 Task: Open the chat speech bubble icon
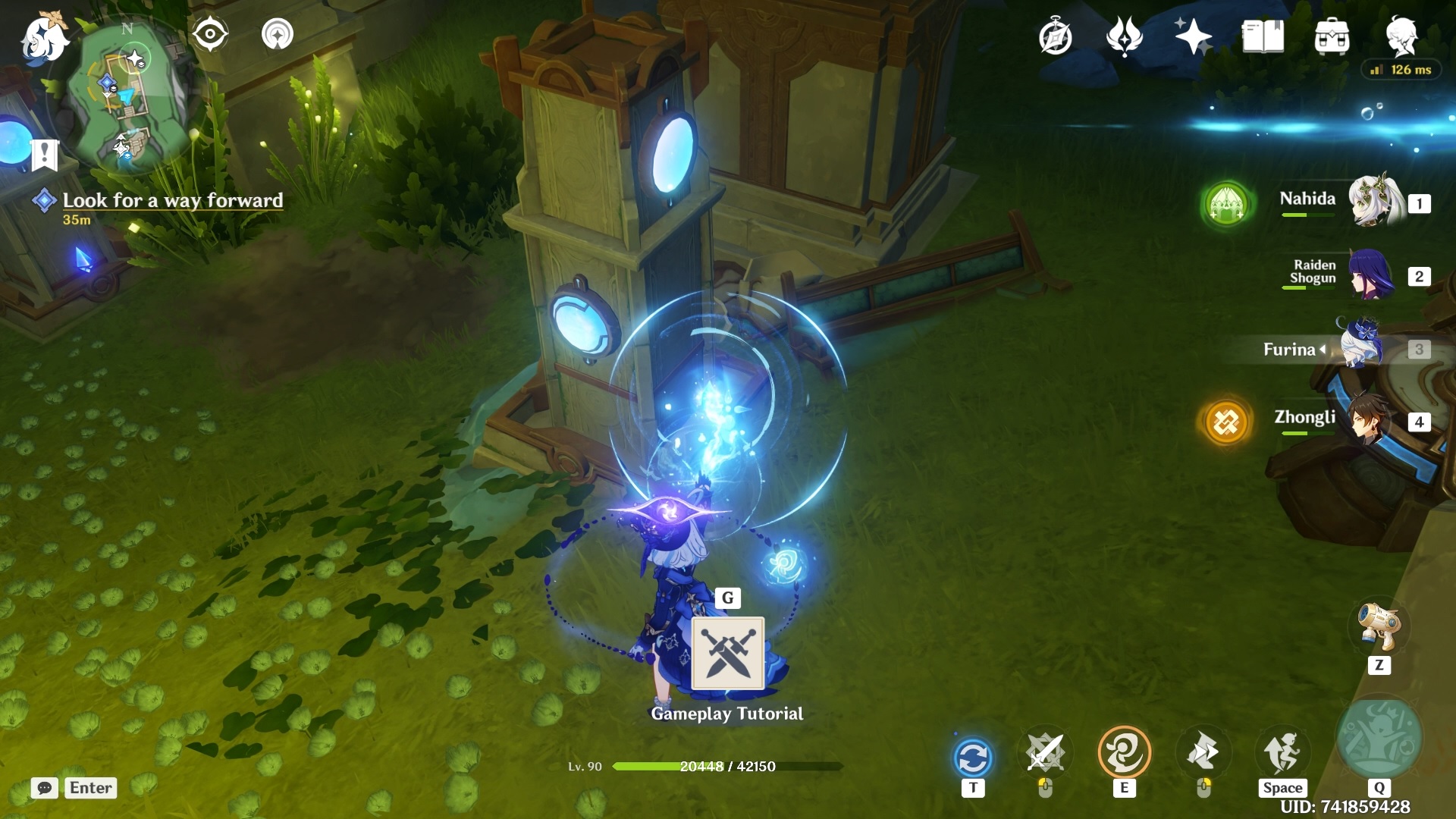click(45, 788)
